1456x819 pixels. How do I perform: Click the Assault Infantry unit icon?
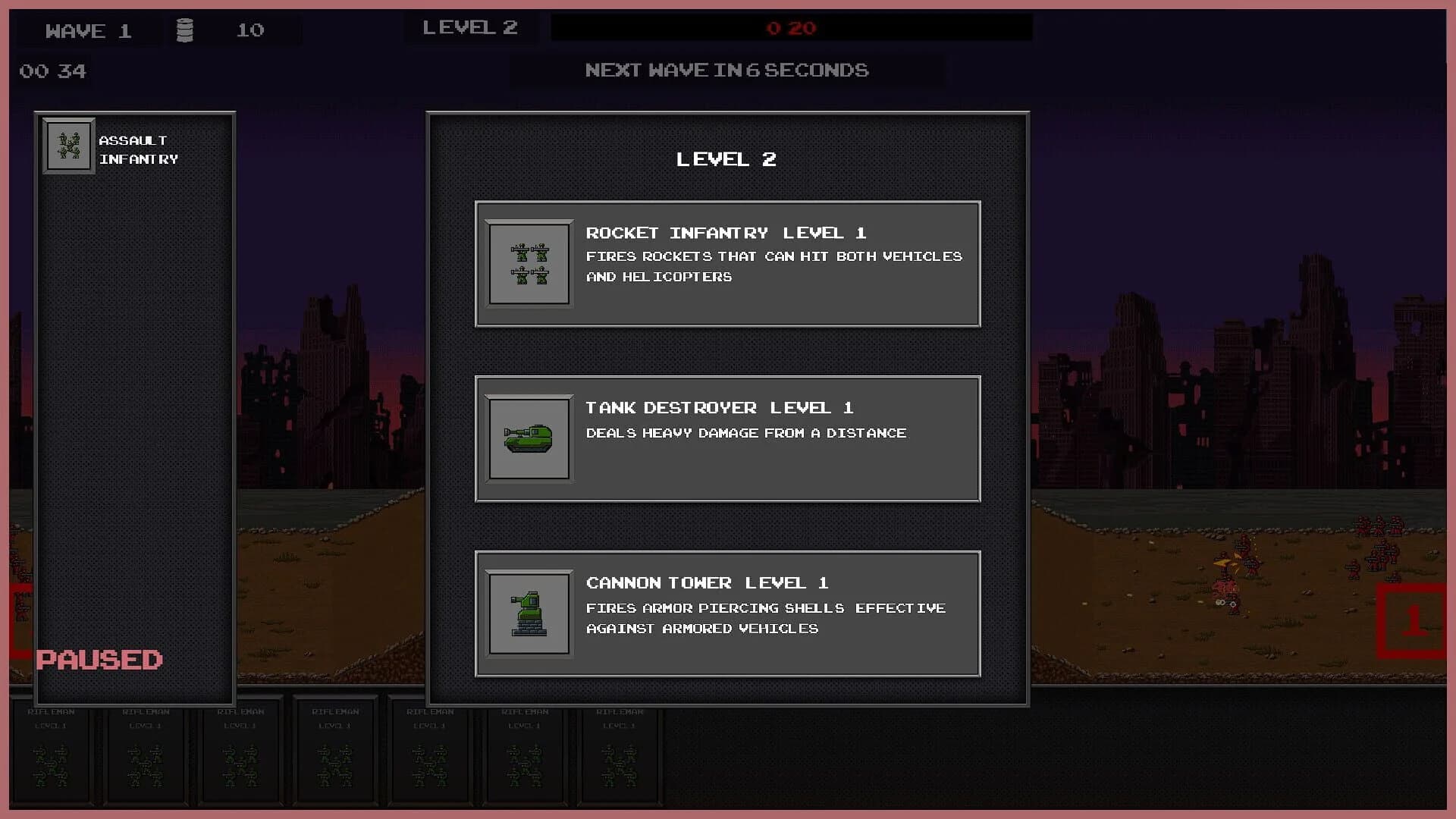pyautogui.click(x=68, y=146)
